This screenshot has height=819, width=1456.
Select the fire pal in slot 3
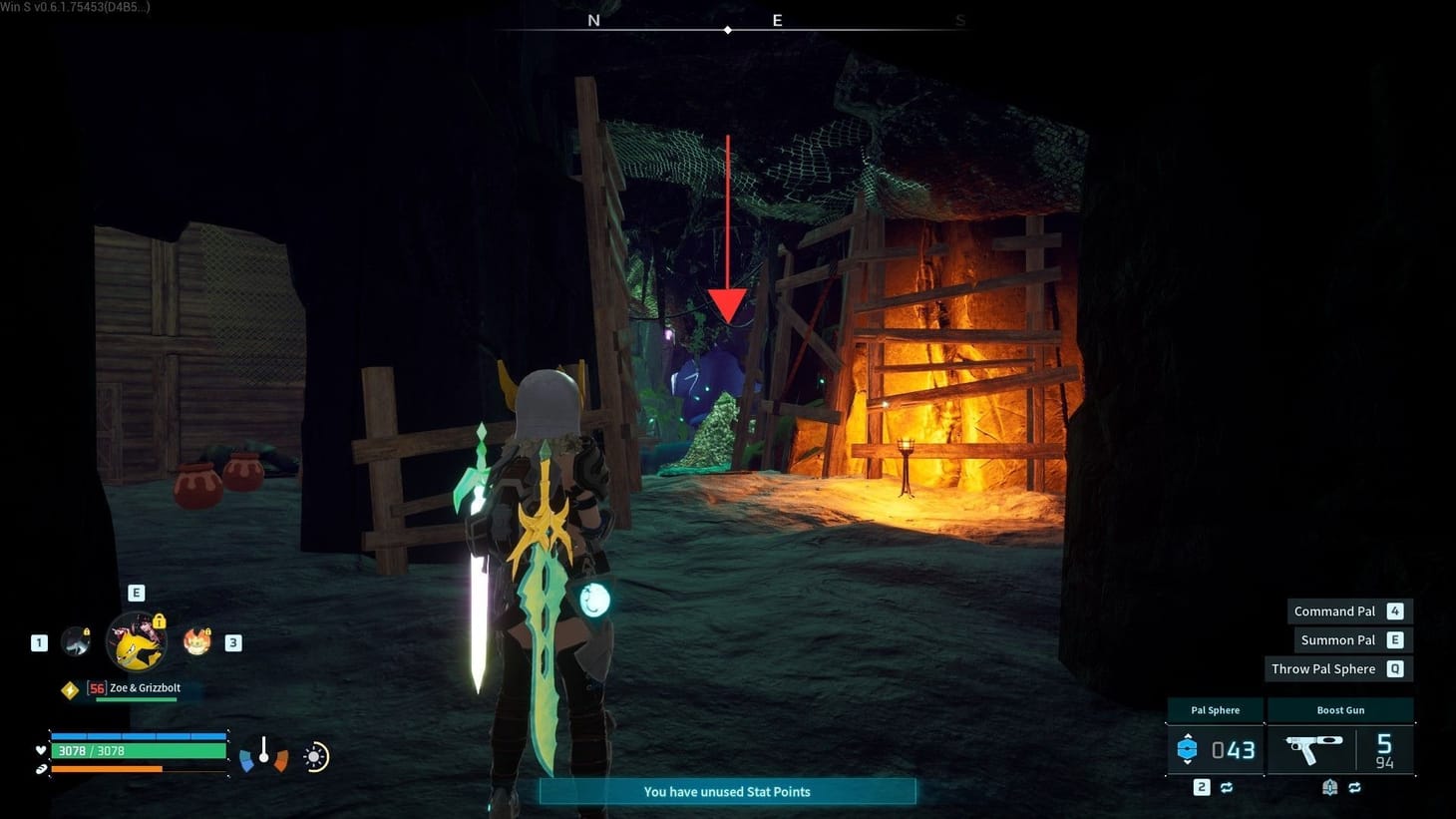coord(197,642)
